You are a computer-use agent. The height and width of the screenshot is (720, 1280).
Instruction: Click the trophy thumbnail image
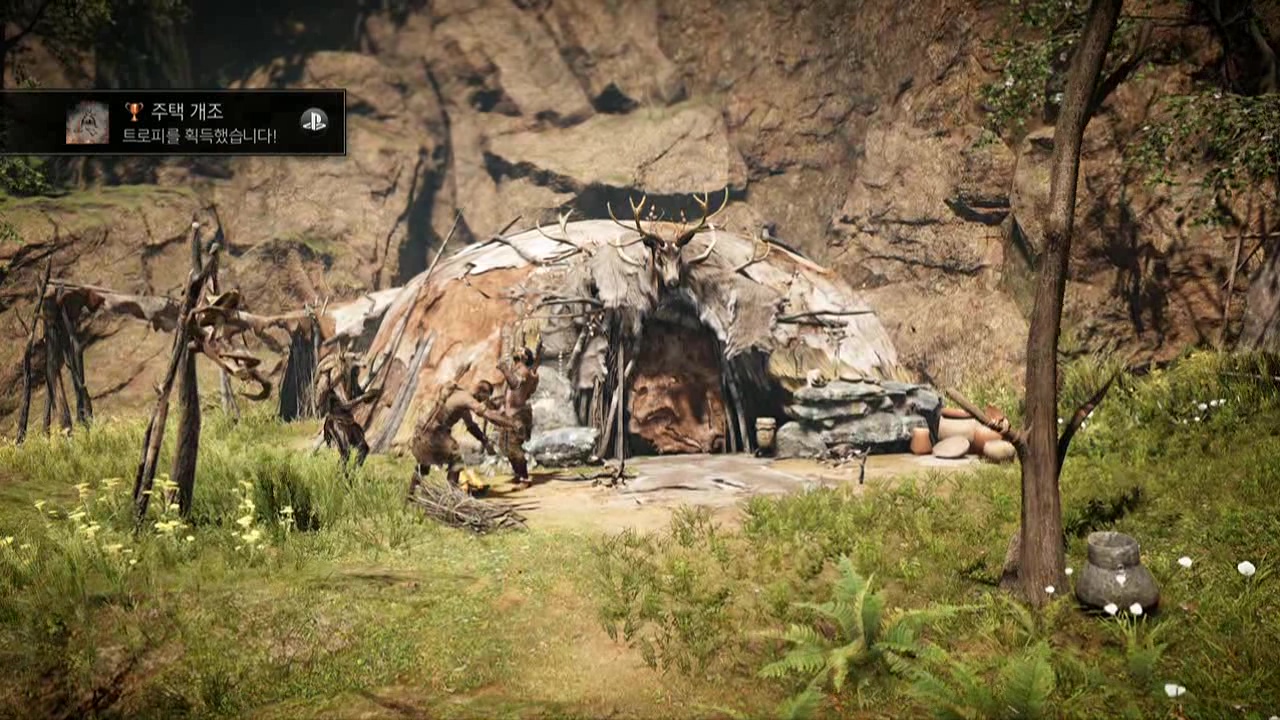87,122
